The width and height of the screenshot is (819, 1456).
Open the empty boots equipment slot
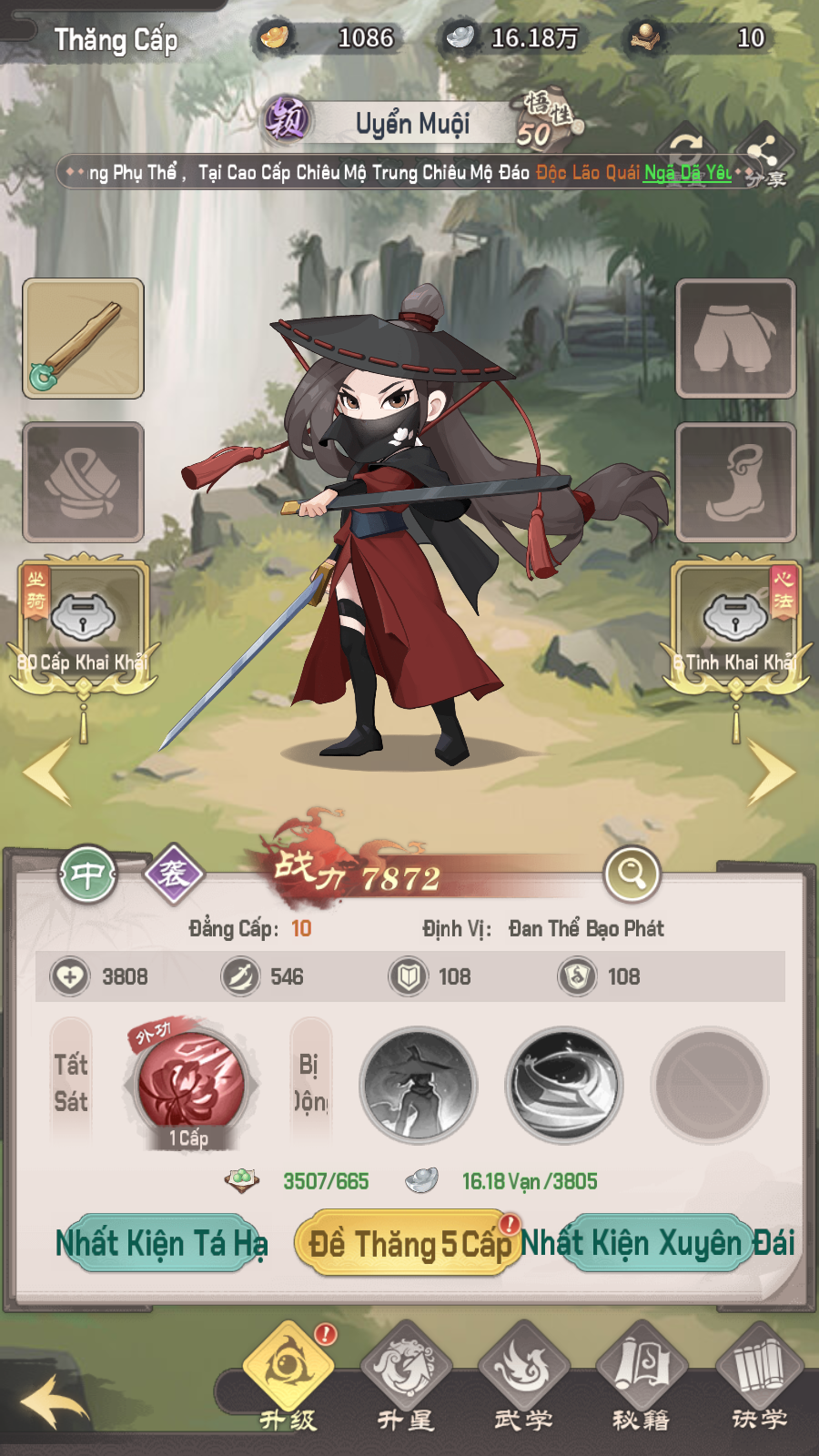(735, 482)
